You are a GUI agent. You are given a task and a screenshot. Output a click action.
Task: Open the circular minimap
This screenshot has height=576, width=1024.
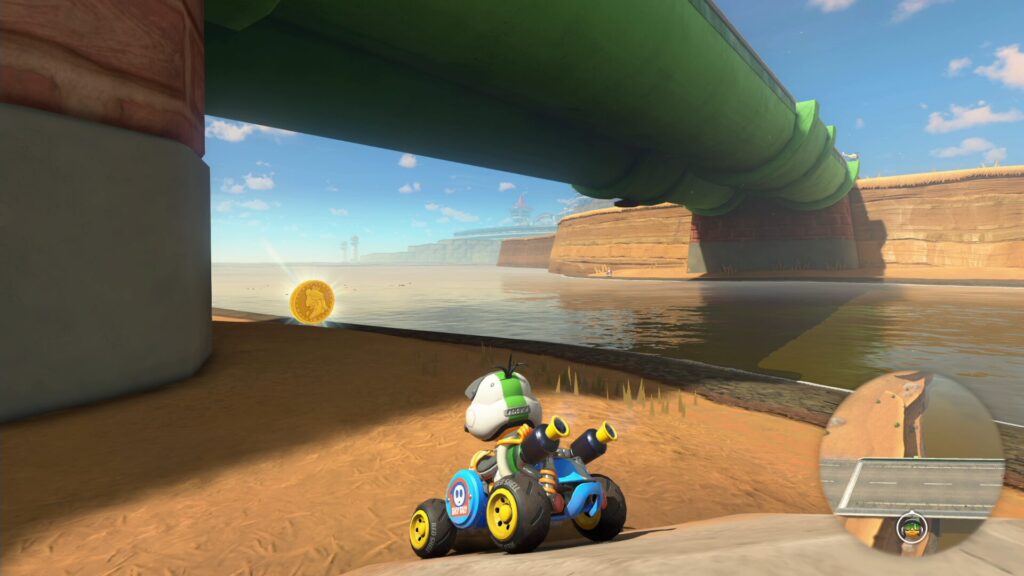pos(911,462)
